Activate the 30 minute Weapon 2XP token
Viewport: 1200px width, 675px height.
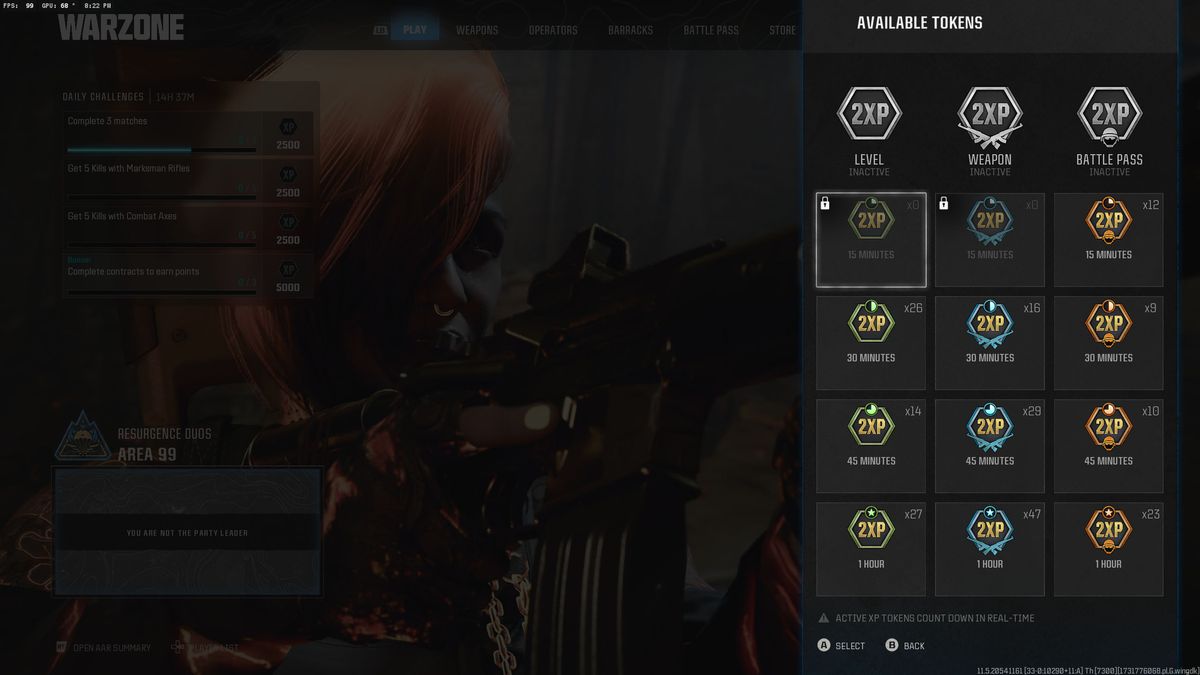tap(990, 343)
